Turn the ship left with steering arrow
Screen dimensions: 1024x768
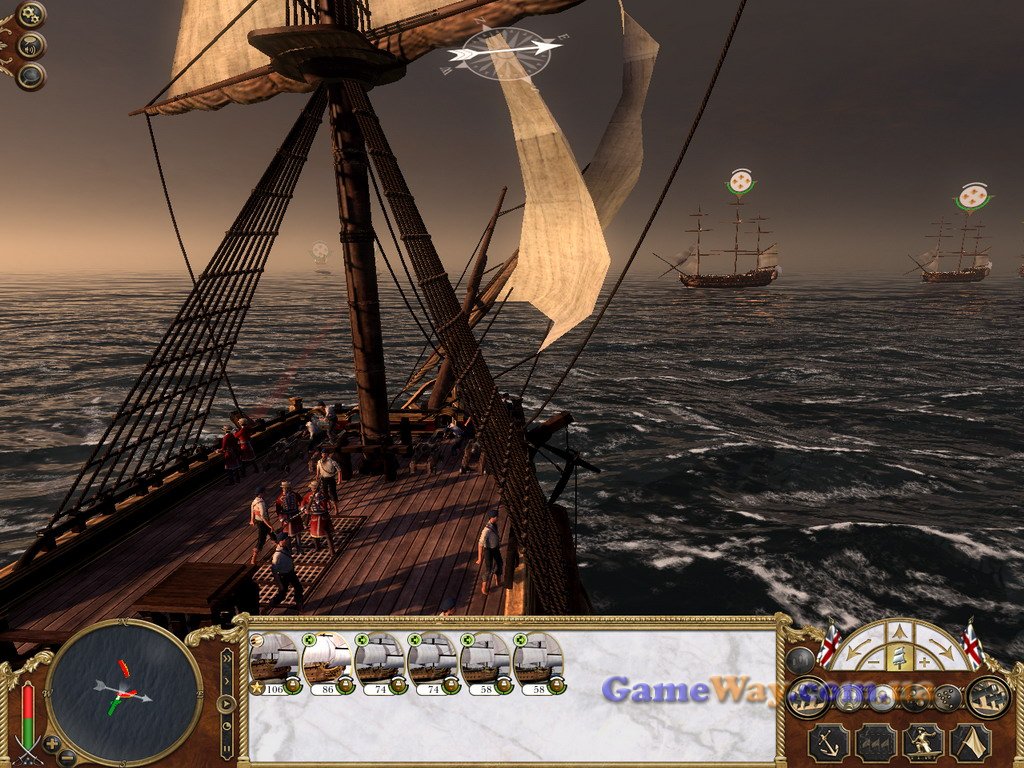point(859,651)
